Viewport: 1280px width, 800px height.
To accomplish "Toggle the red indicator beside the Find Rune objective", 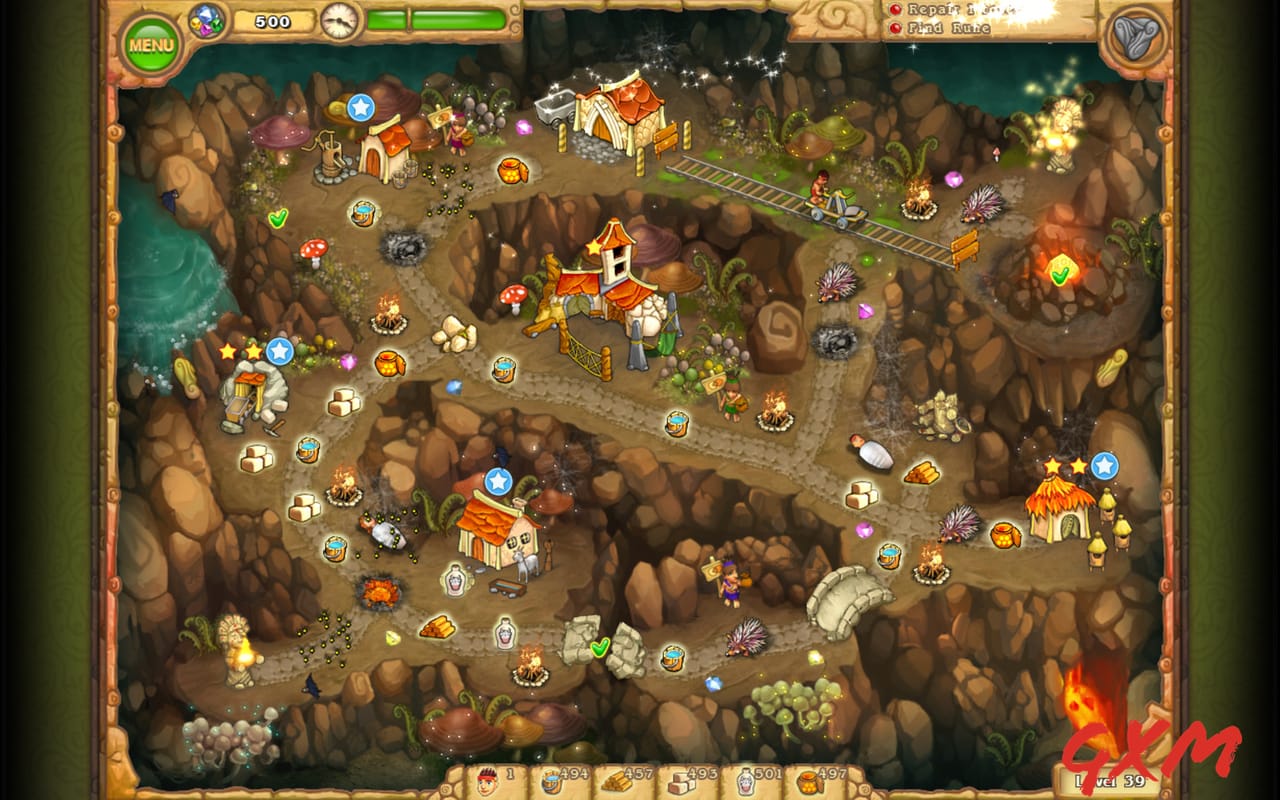I will (x=896, y=28).
